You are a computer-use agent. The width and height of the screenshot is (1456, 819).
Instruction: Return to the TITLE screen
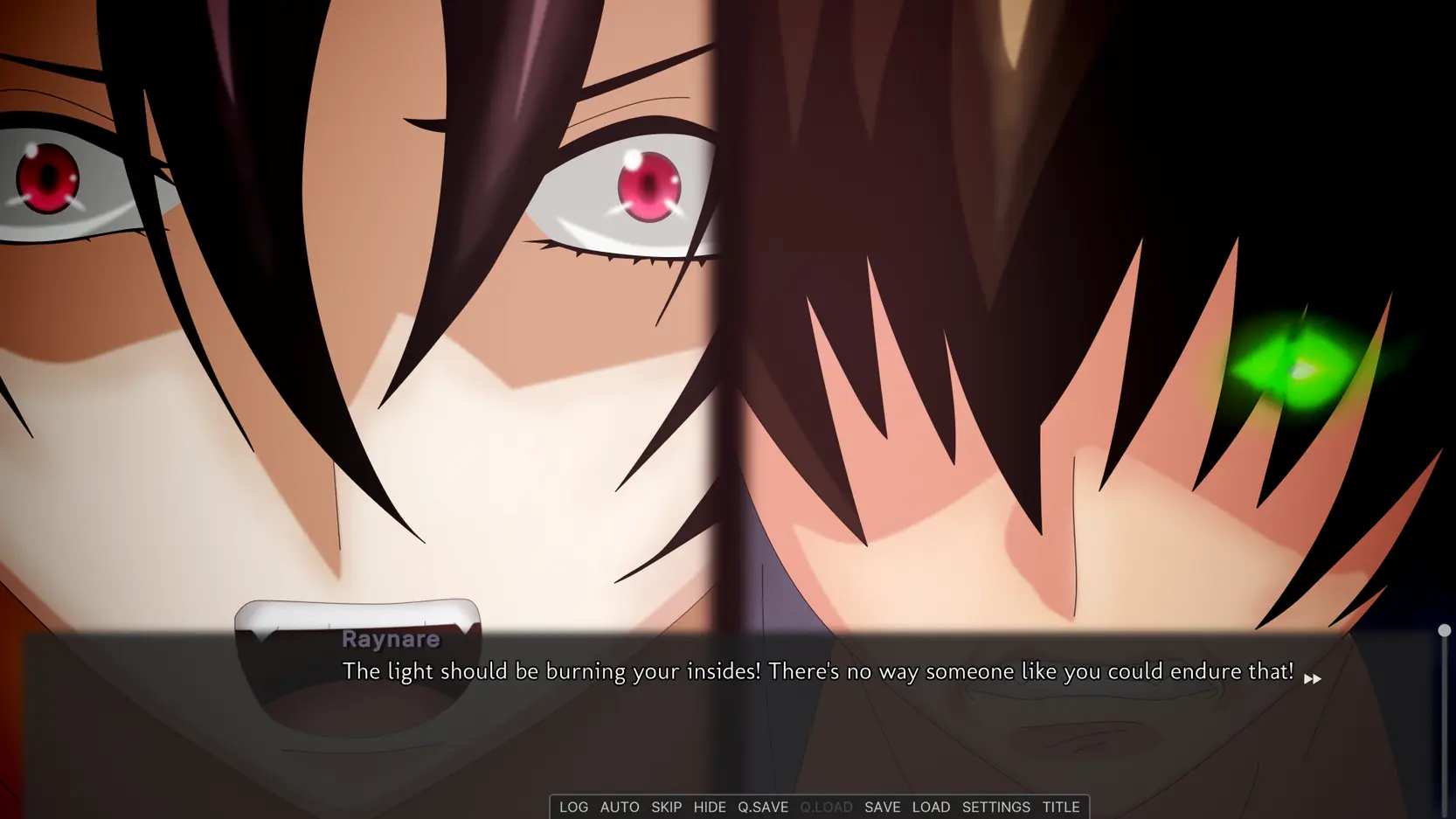[x=1061, y=807]
